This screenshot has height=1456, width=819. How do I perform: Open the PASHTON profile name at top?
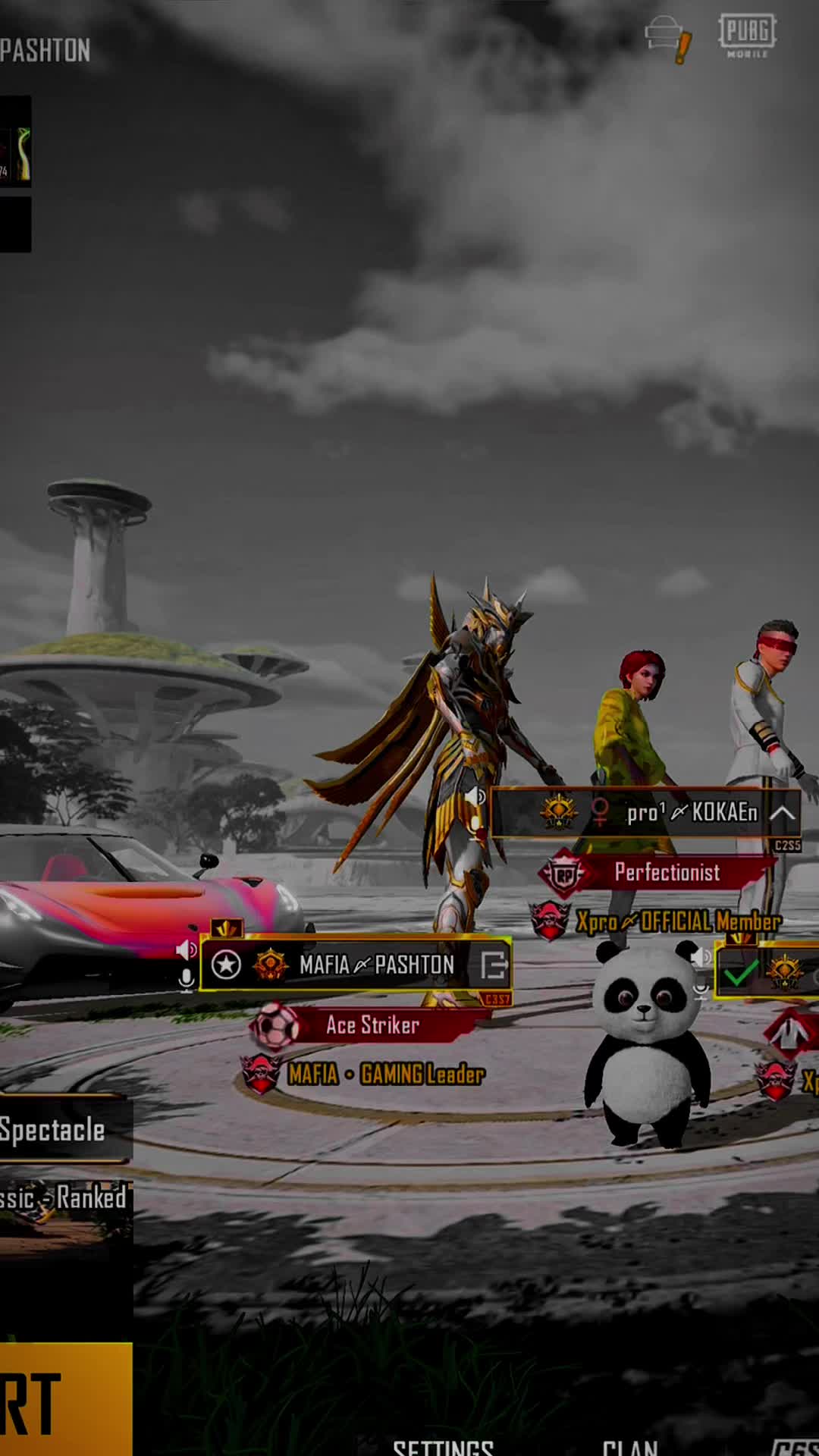(45, 51)
